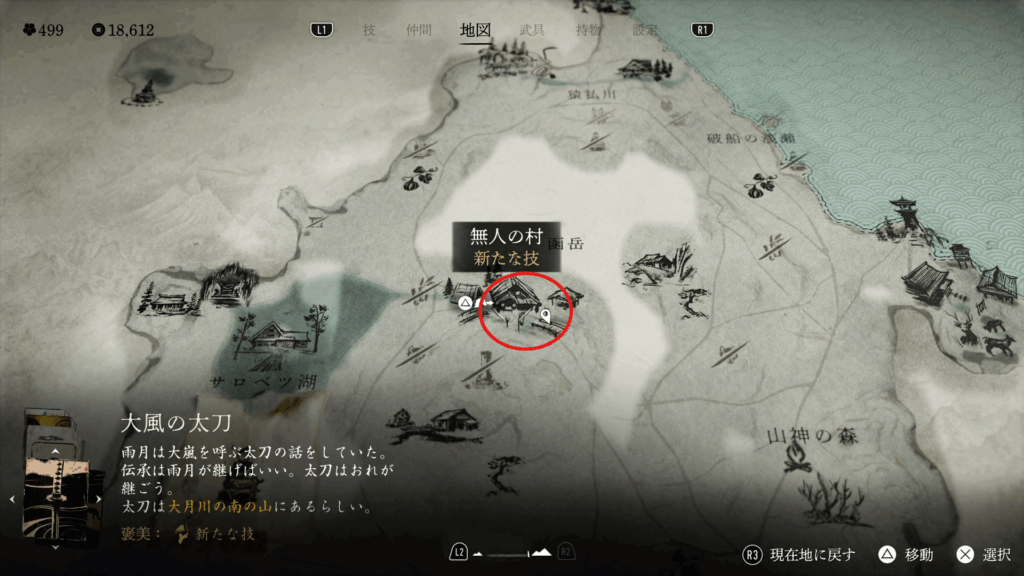Click the up arrow above the quest card

tap(56, 451)
